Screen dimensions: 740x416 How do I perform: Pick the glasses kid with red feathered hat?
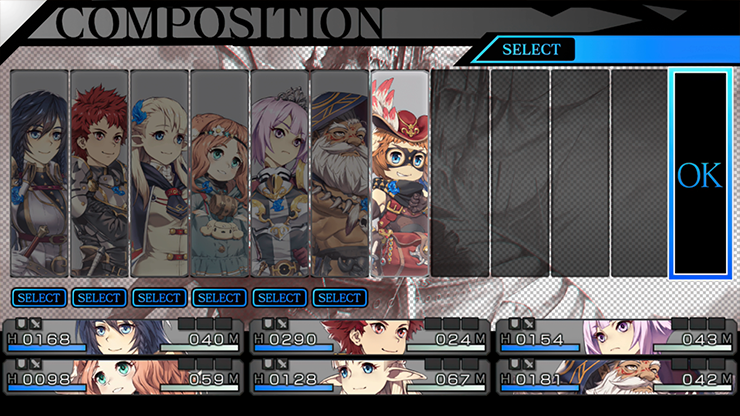pyautogui.click(x=399, y=172)
